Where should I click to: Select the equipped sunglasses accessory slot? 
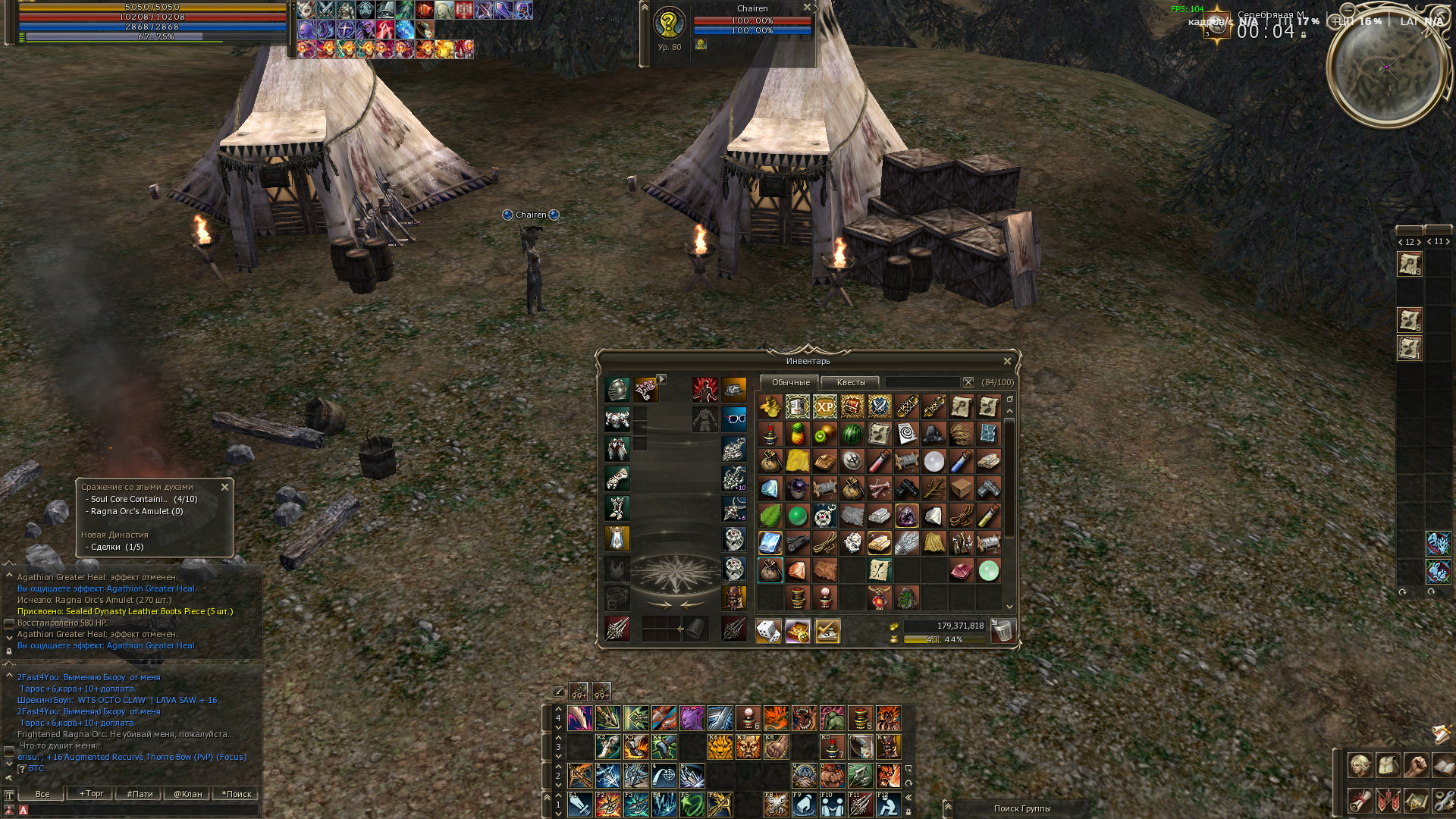click(733, 418)
